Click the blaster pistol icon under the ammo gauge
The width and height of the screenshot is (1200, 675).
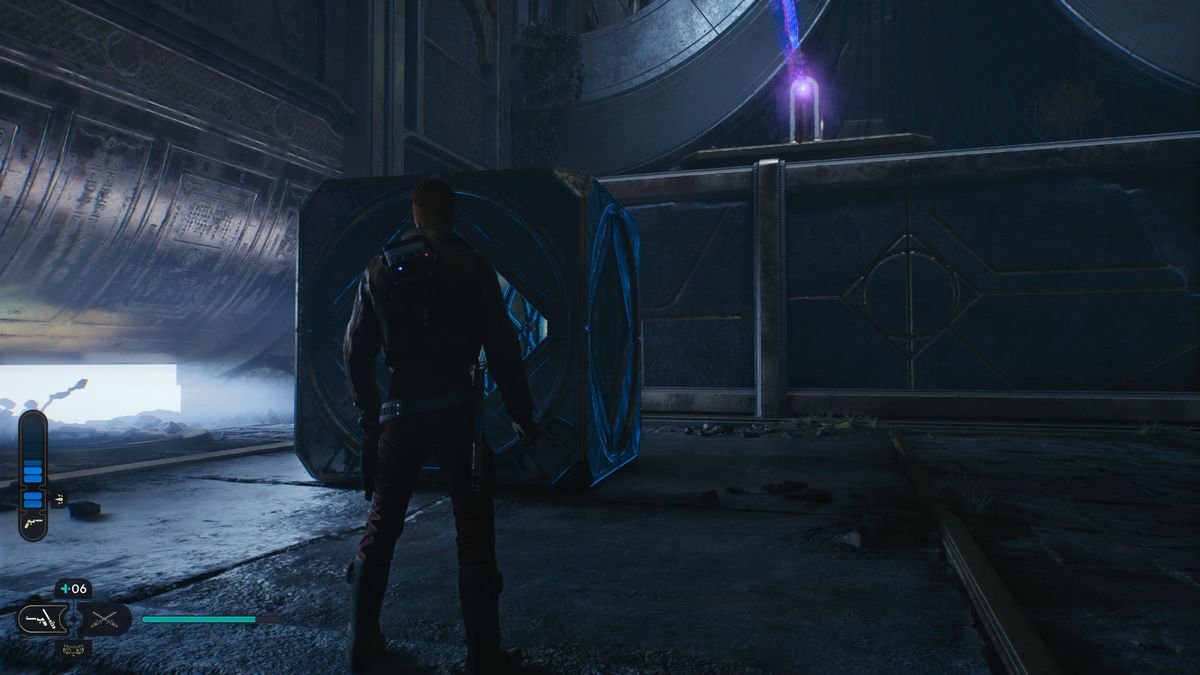(32, 523)
